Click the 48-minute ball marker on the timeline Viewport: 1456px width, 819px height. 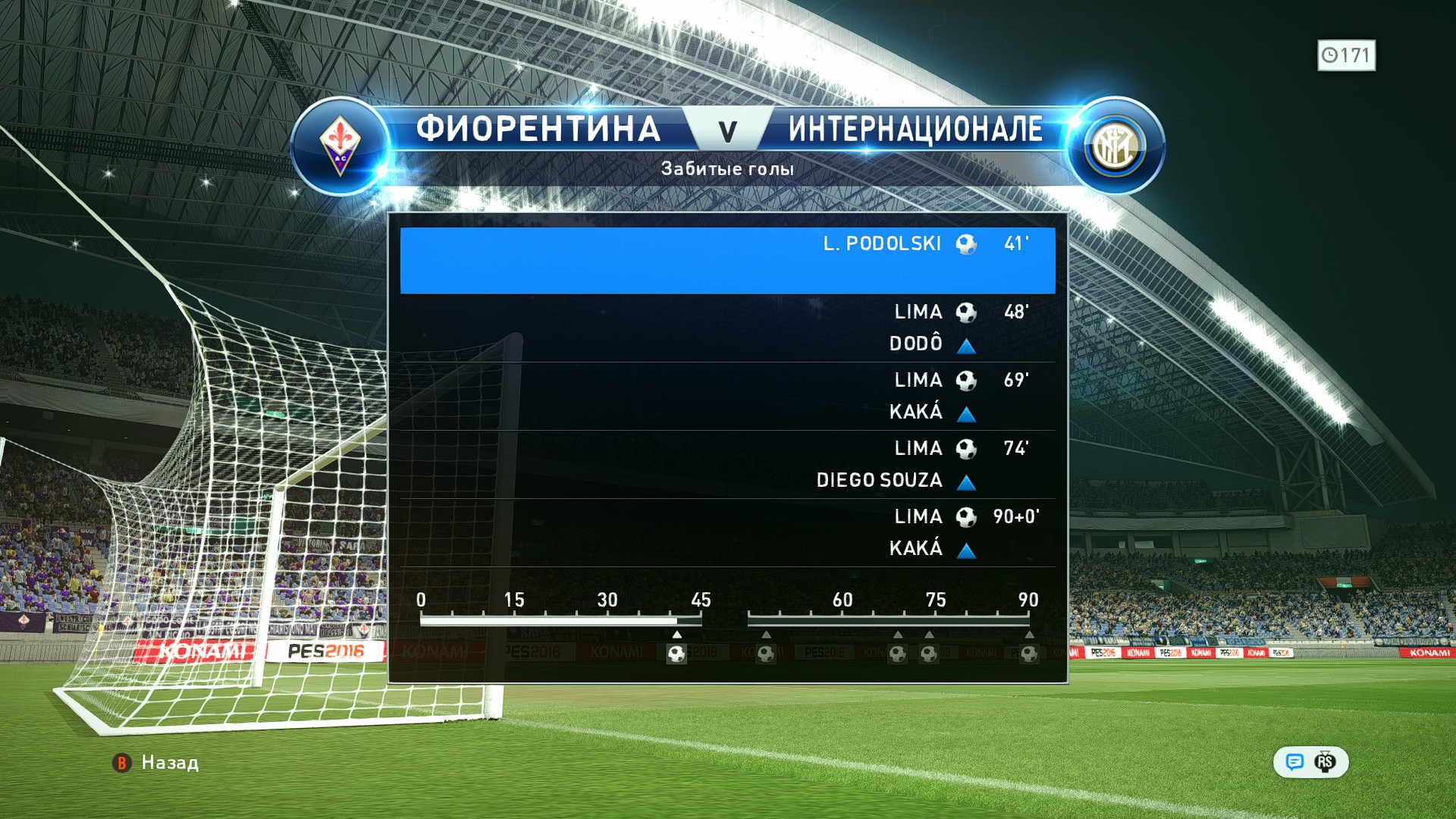[766, 654]
